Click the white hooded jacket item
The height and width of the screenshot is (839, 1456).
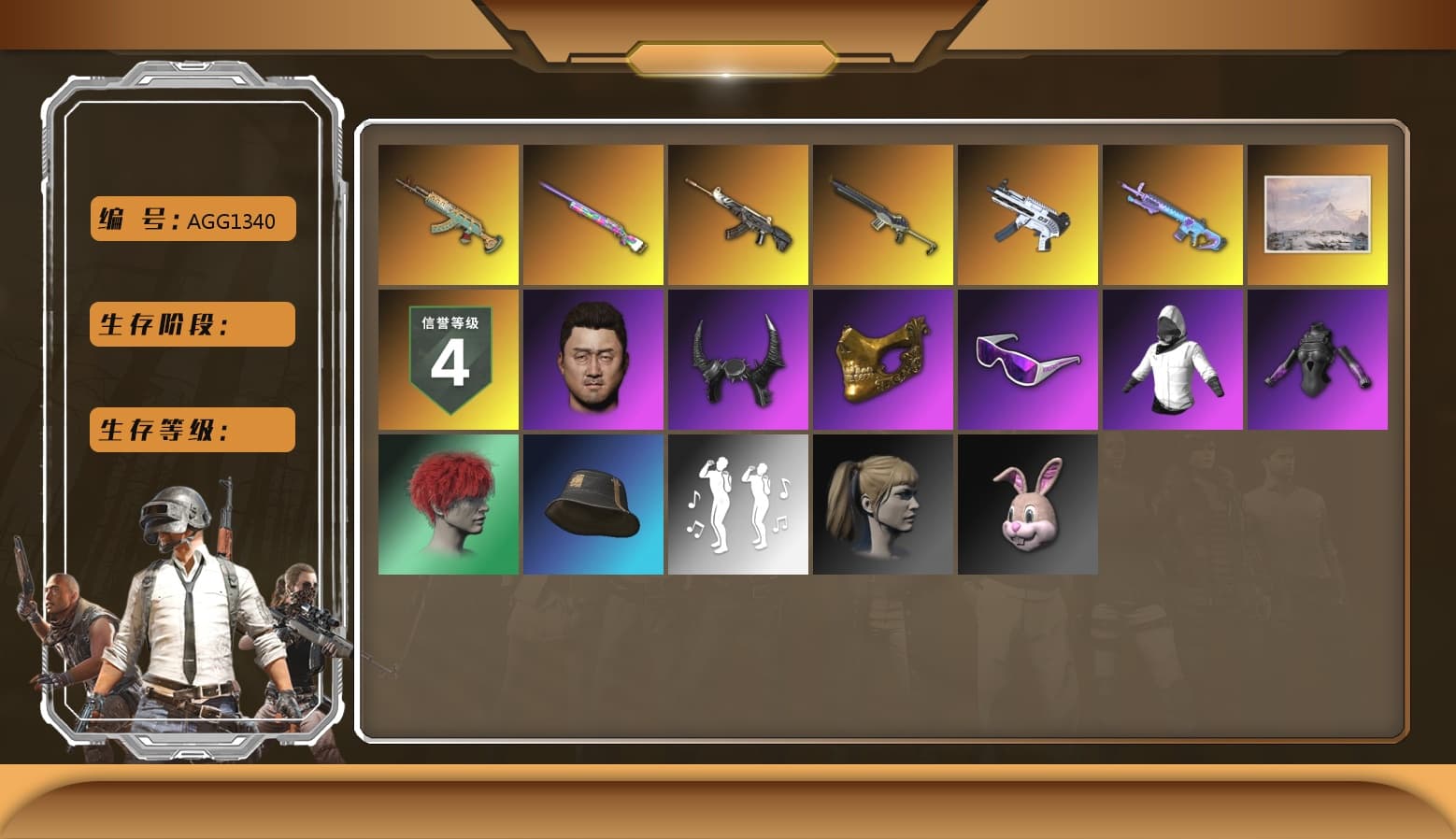pyautogui.click(x=1173, y=359)
